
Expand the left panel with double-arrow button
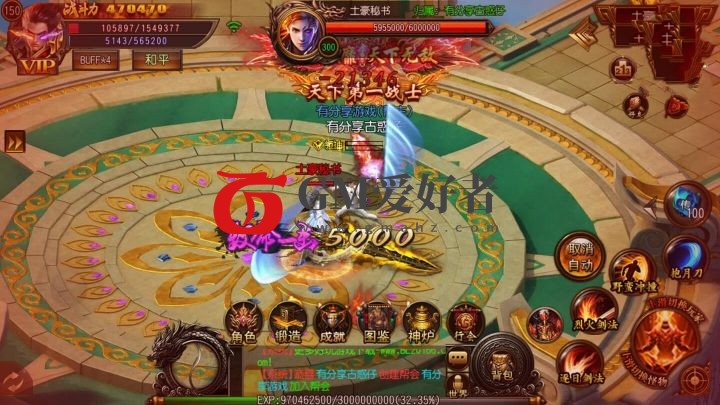tap(14, 144)
